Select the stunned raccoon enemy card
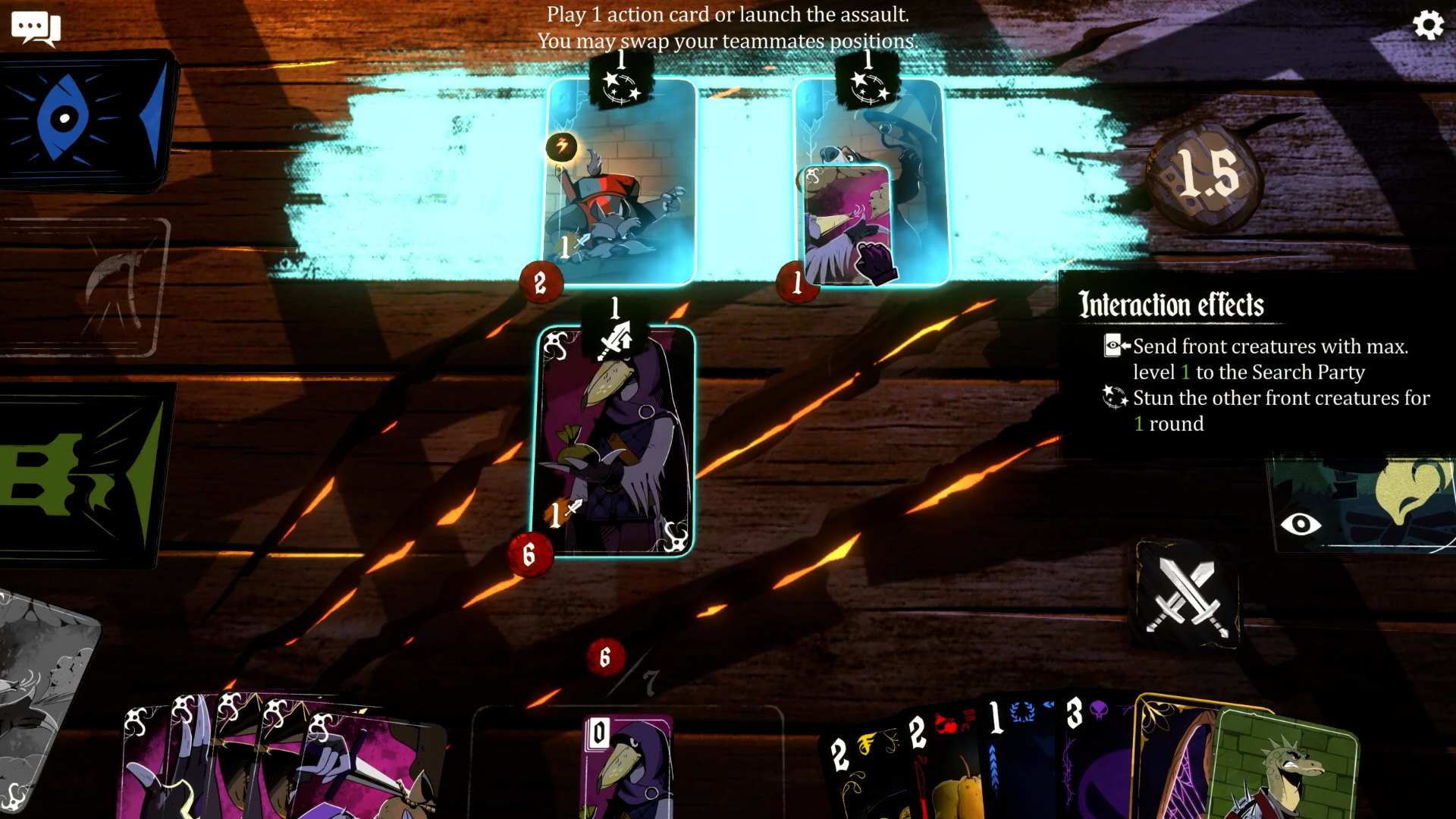The width and height of the screenshot is (1456, 819). point(620,182)
